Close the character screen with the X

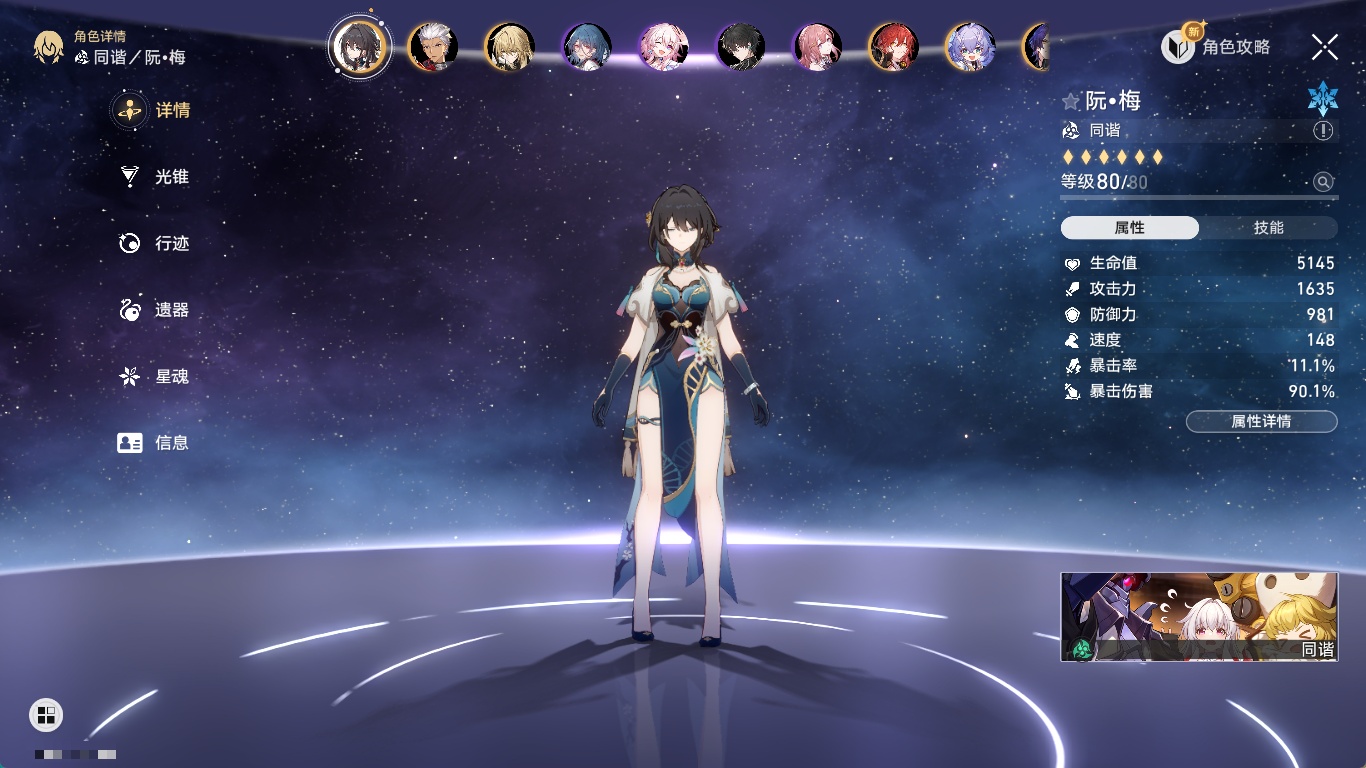1325,47
